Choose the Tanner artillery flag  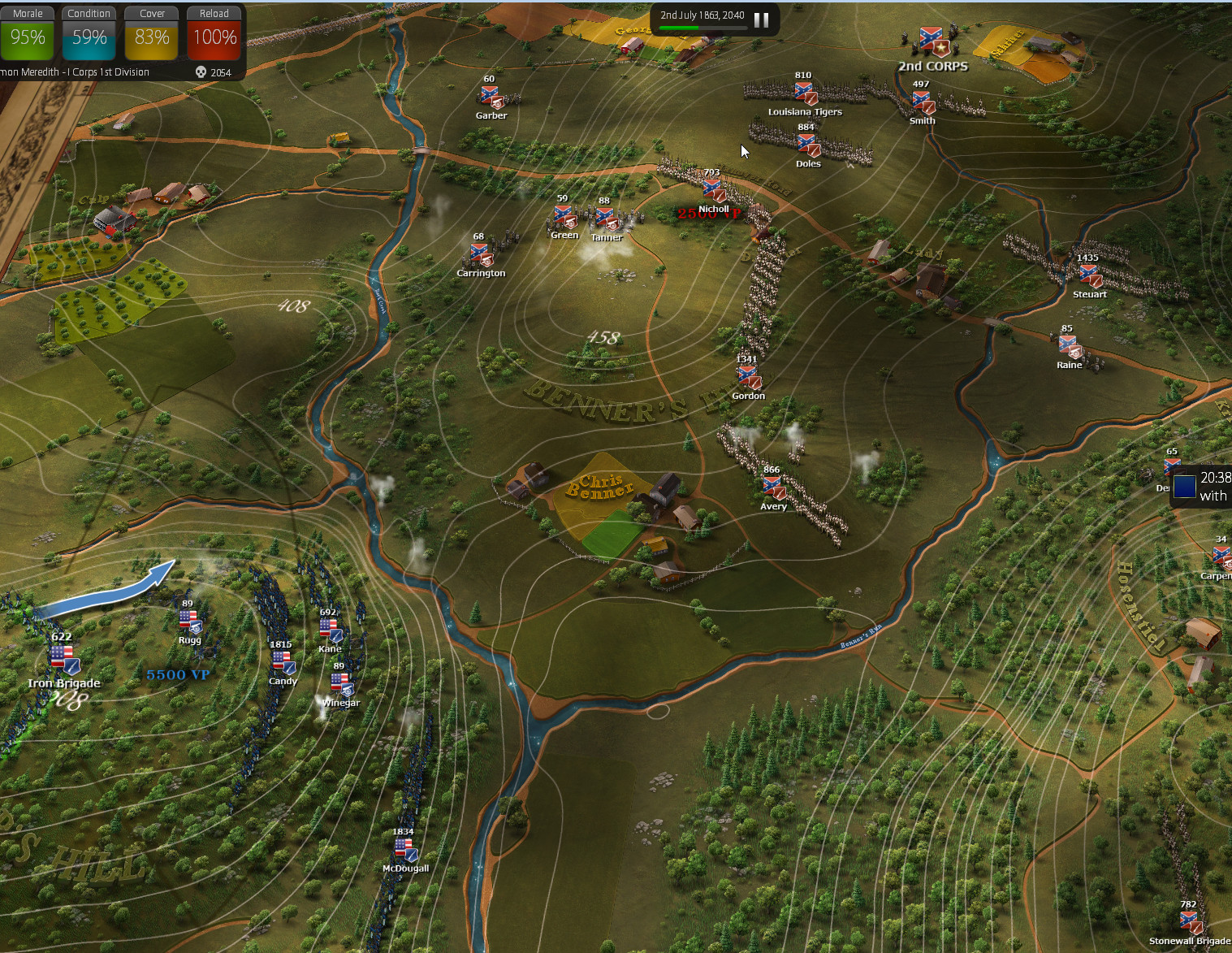[606, 219]
